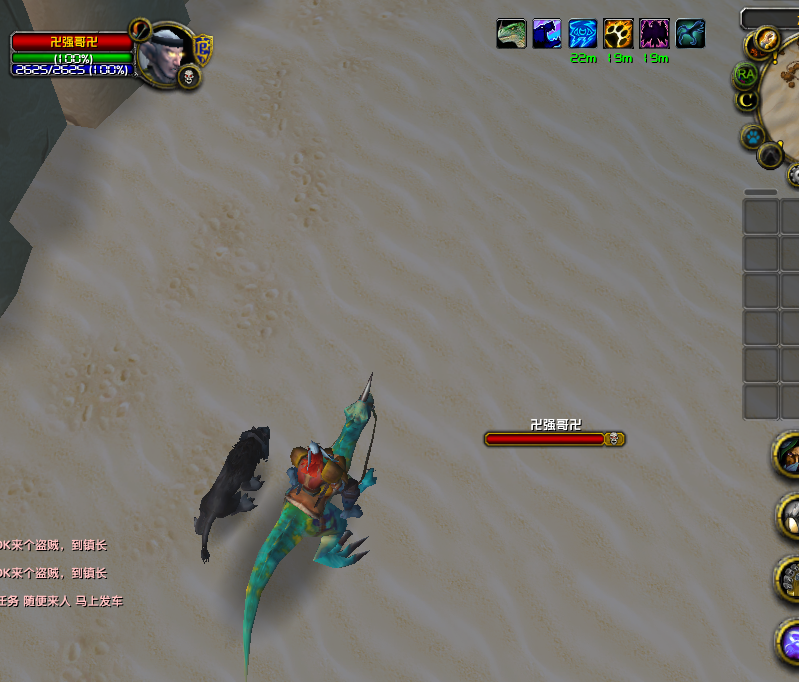Click the elf character portrait

(160, 54)
